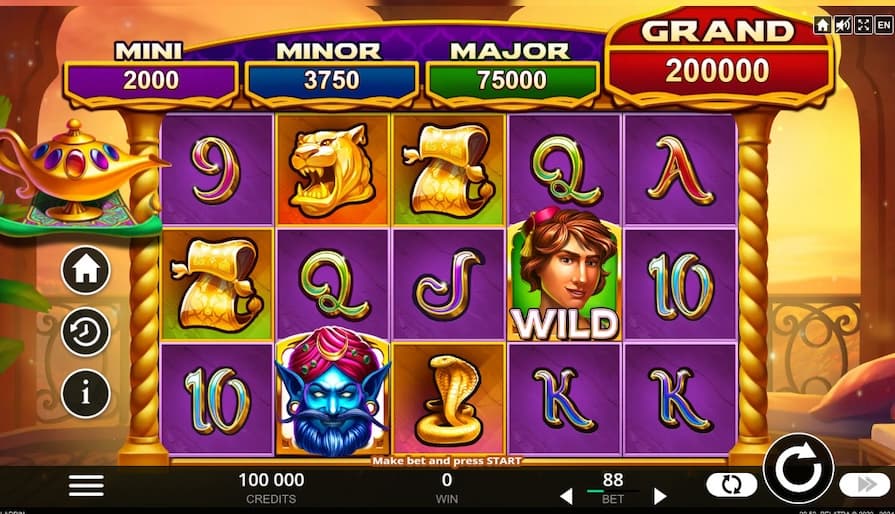The width and height of the screenshot is (895, 514).
Task: Increase the bet with the right arrow
Action: click(660, 496)
